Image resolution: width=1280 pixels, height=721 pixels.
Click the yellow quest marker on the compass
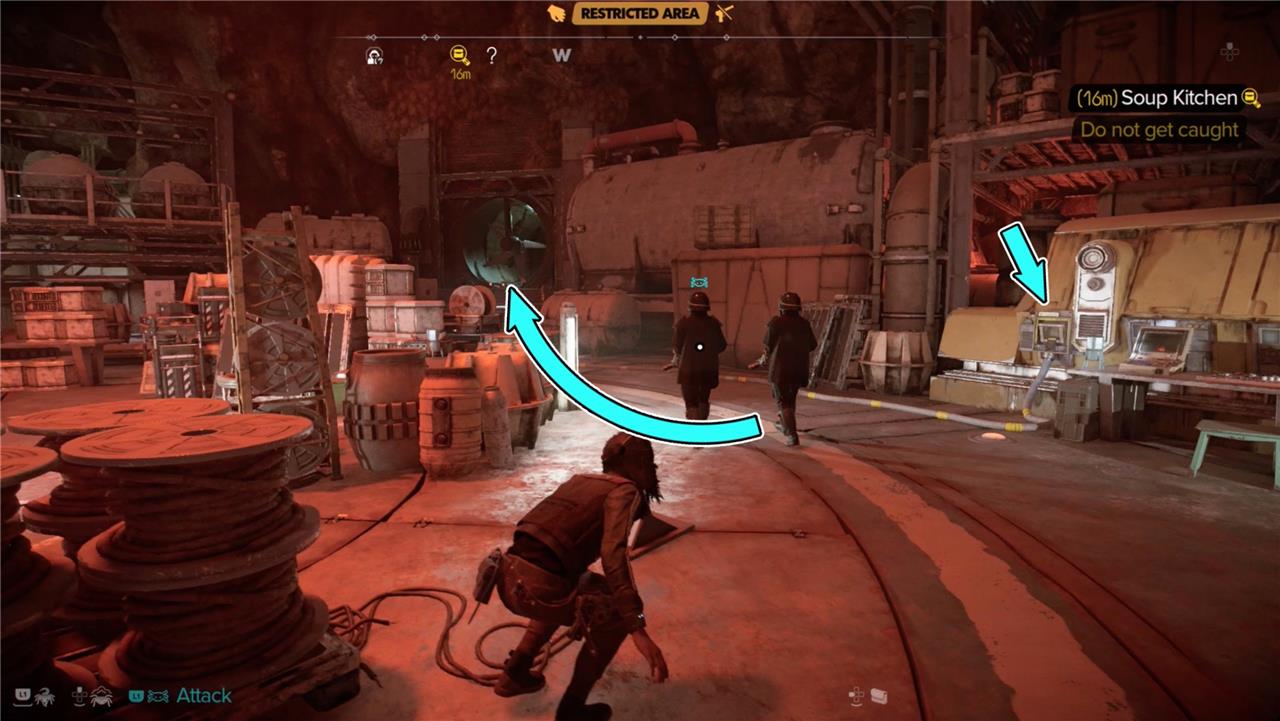pyautogui.click(x=460, y=56)
